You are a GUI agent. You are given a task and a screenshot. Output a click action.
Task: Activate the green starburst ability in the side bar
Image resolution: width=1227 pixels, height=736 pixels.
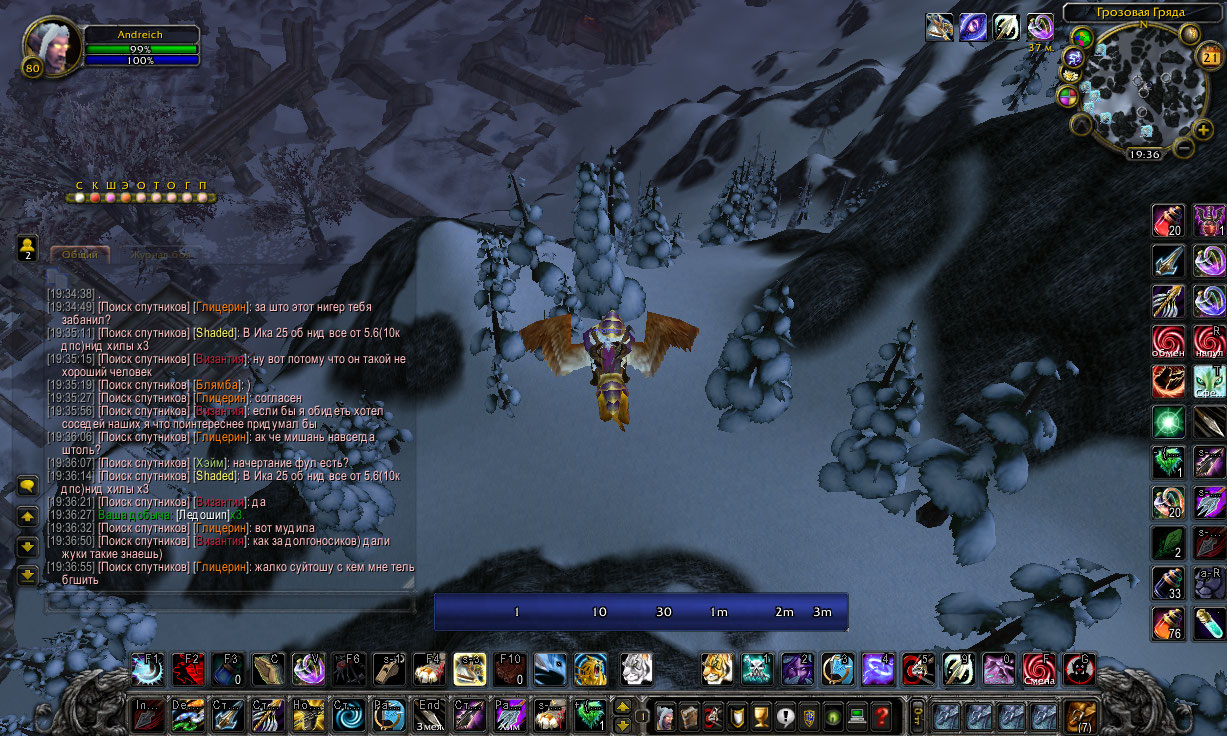coord(1168,421)
